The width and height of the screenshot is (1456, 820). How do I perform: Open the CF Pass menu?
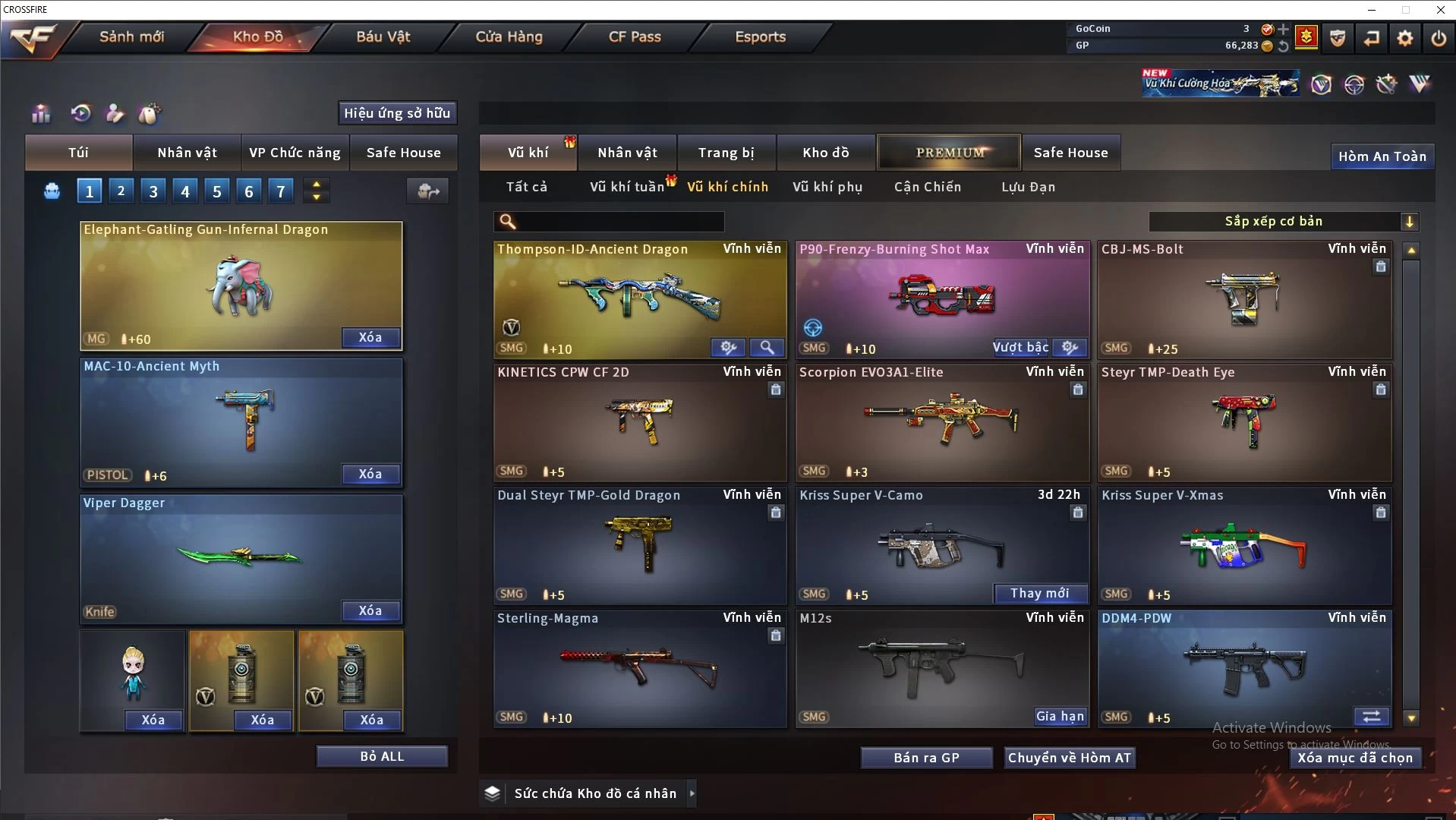(635, 36)
